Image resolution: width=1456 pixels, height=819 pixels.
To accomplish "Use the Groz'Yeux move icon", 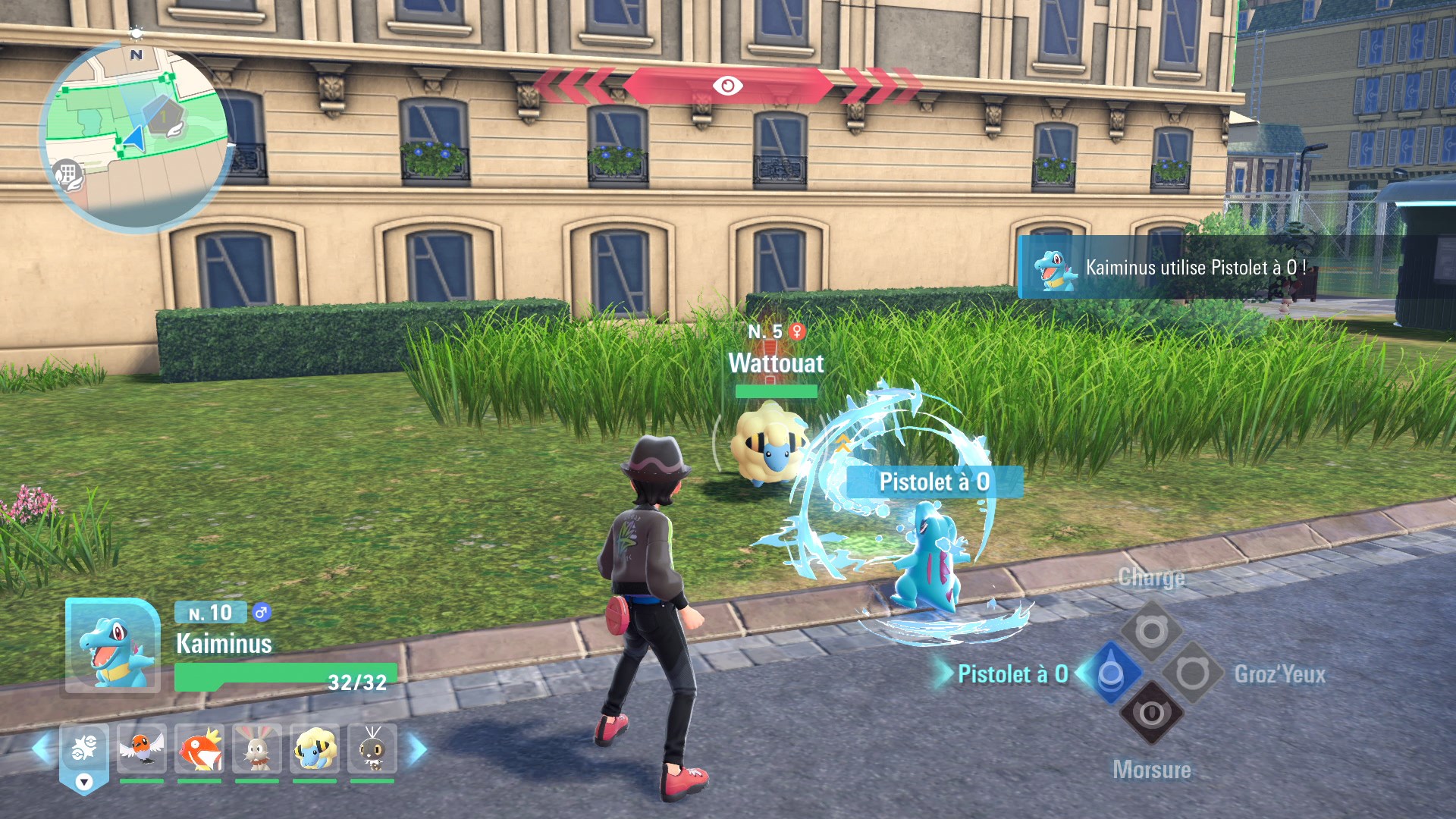I will coord(1192,673).
